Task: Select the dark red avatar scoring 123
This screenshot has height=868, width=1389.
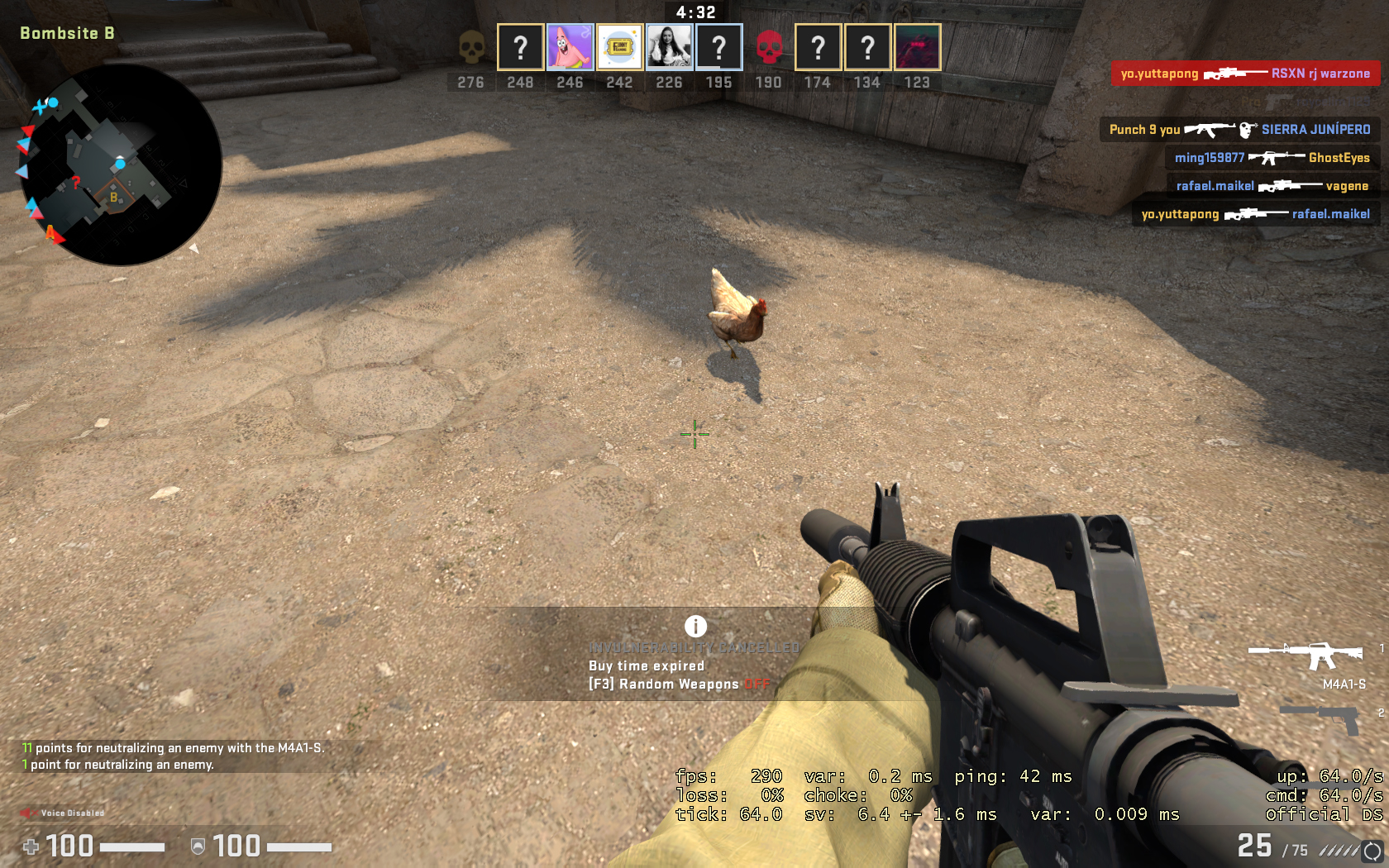Action: [x=917, y=47]
